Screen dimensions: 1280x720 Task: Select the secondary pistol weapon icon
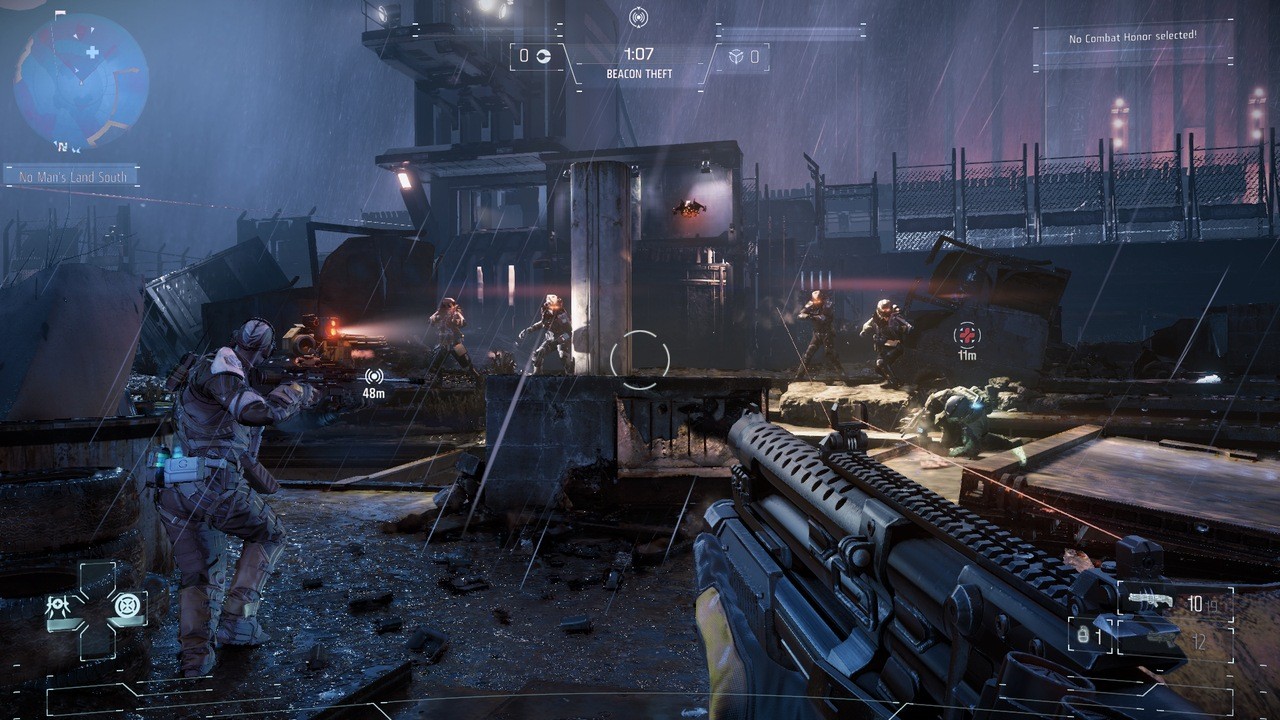tap(1161, 638)
